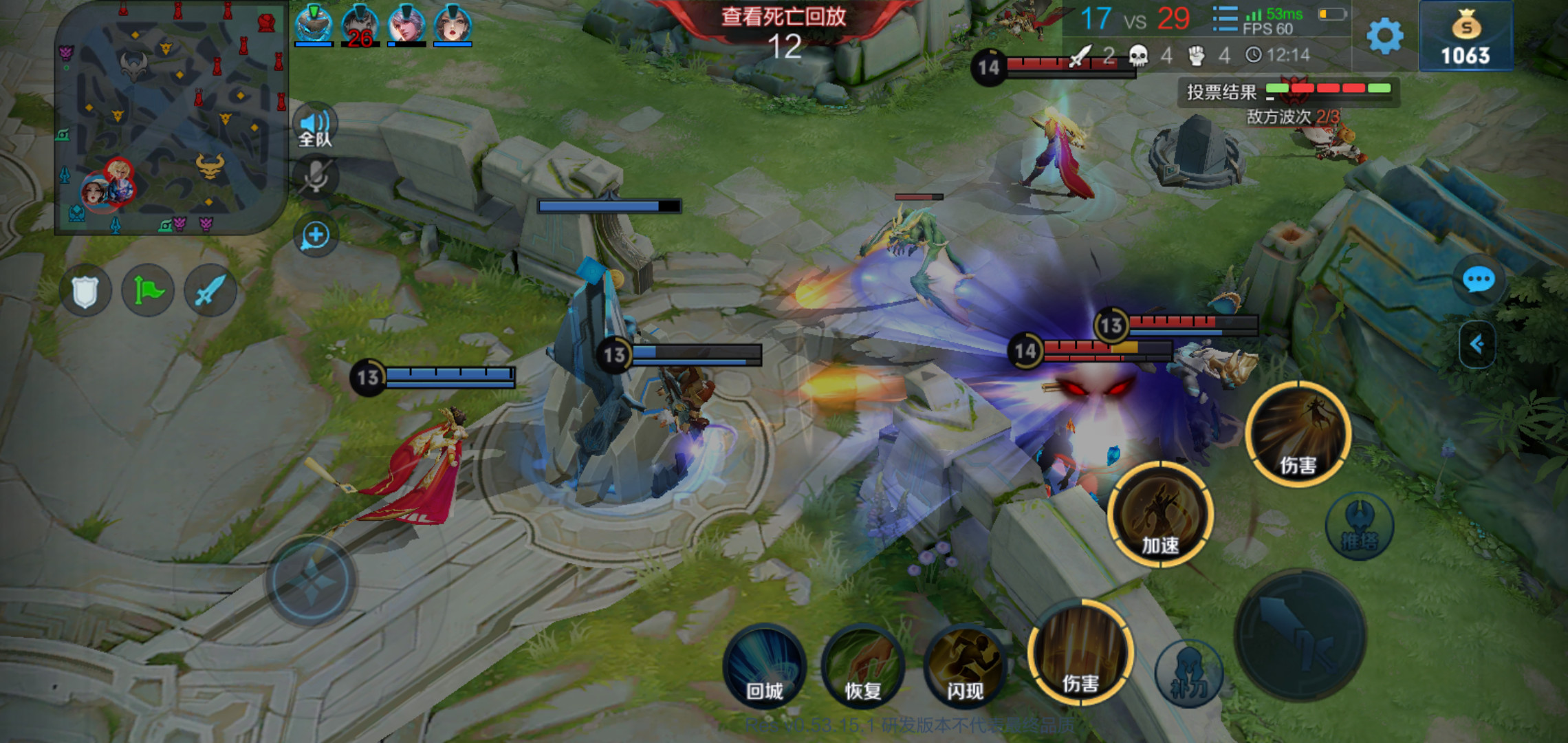Send the blue sword attack signal
Viewport: 1568px width, 743px height.
210,291
